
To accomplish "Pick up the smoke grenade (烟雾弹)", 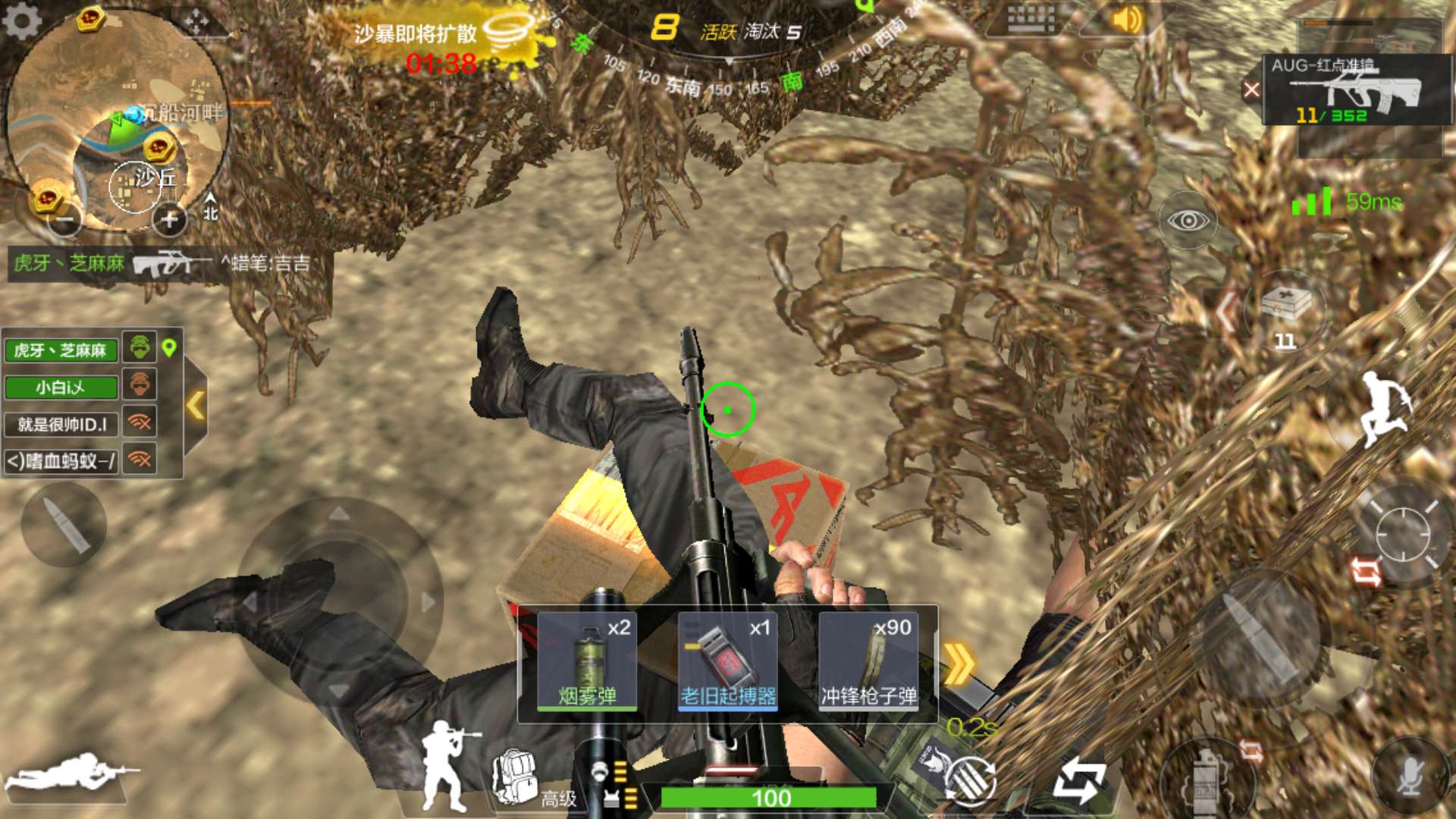I will click(587, 661).
